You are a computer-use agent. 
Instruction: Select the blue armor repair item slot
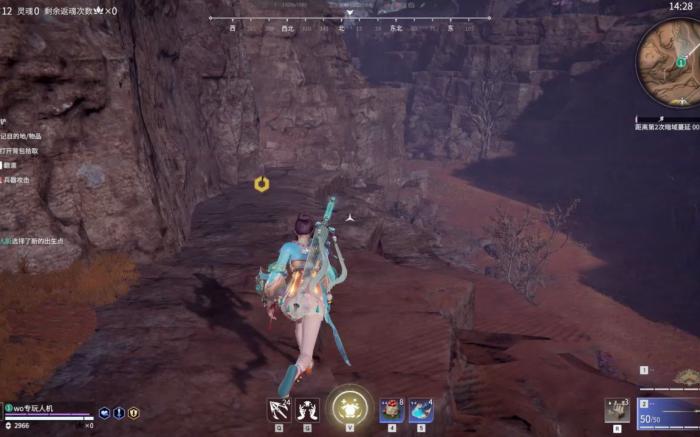[x=421, y=410]
